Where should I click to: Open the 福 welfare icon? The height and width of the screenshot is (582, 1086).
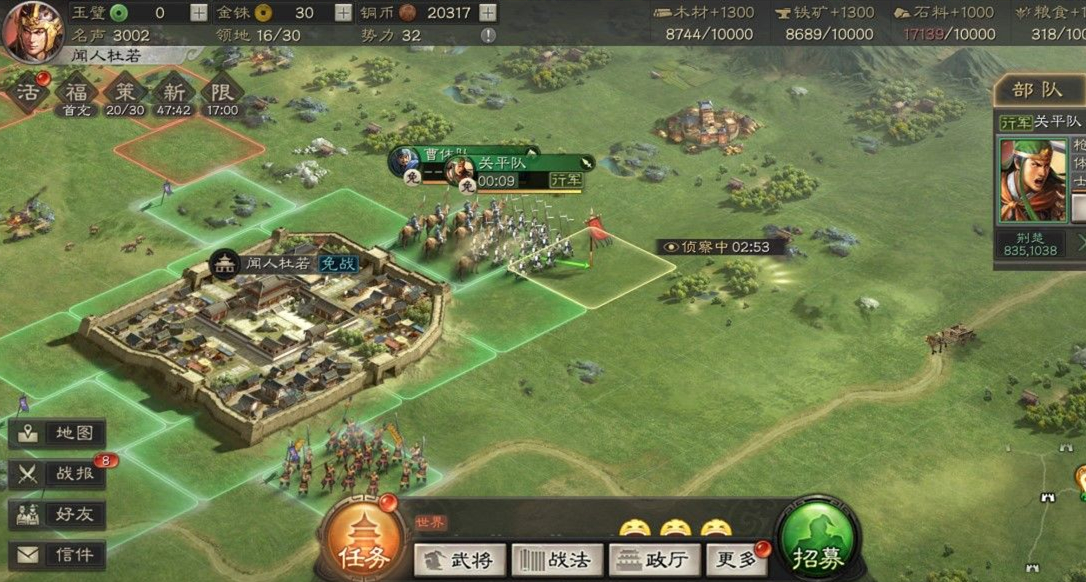77,93
